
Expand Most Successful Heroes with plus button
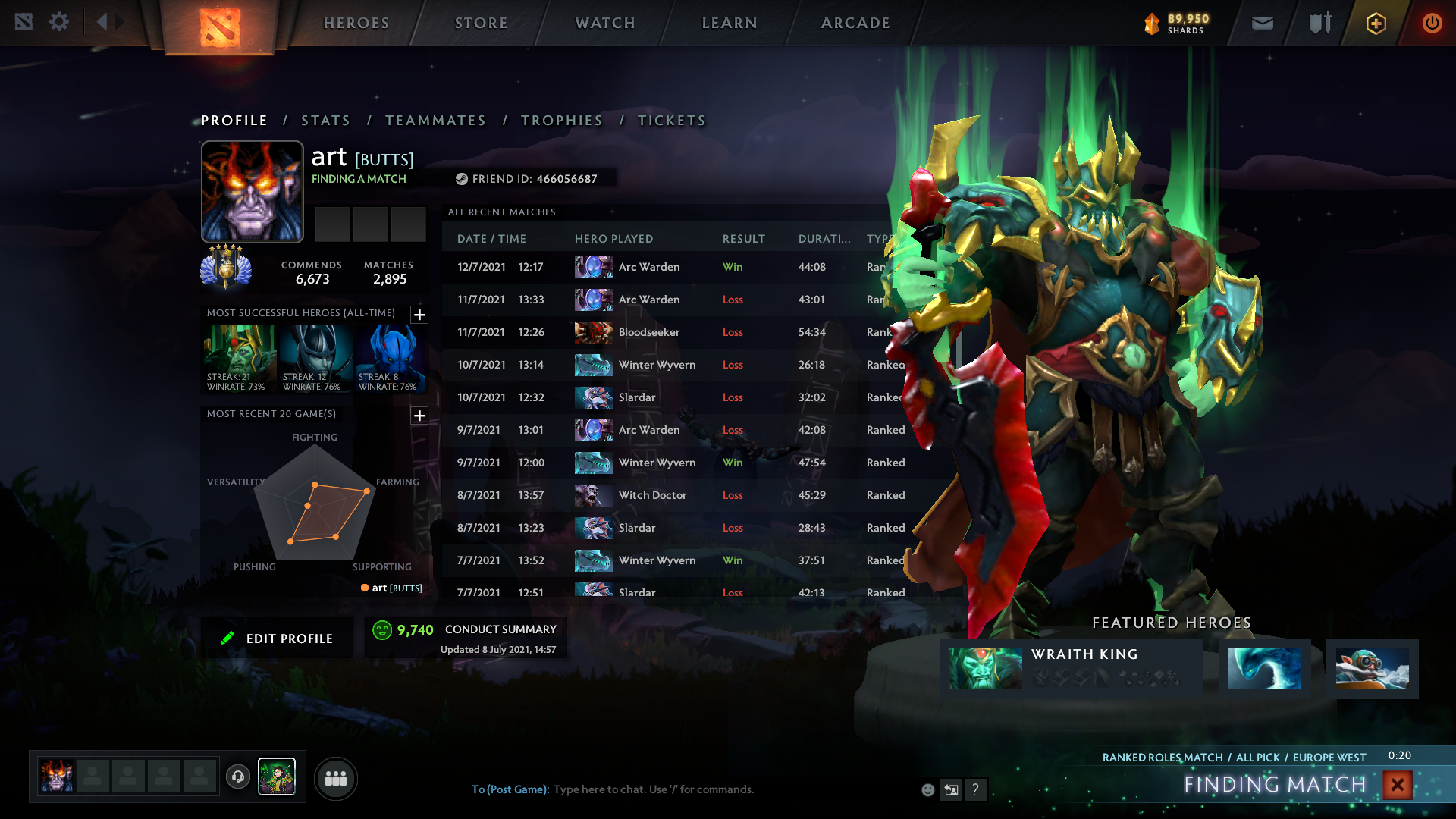coord(419,315)
